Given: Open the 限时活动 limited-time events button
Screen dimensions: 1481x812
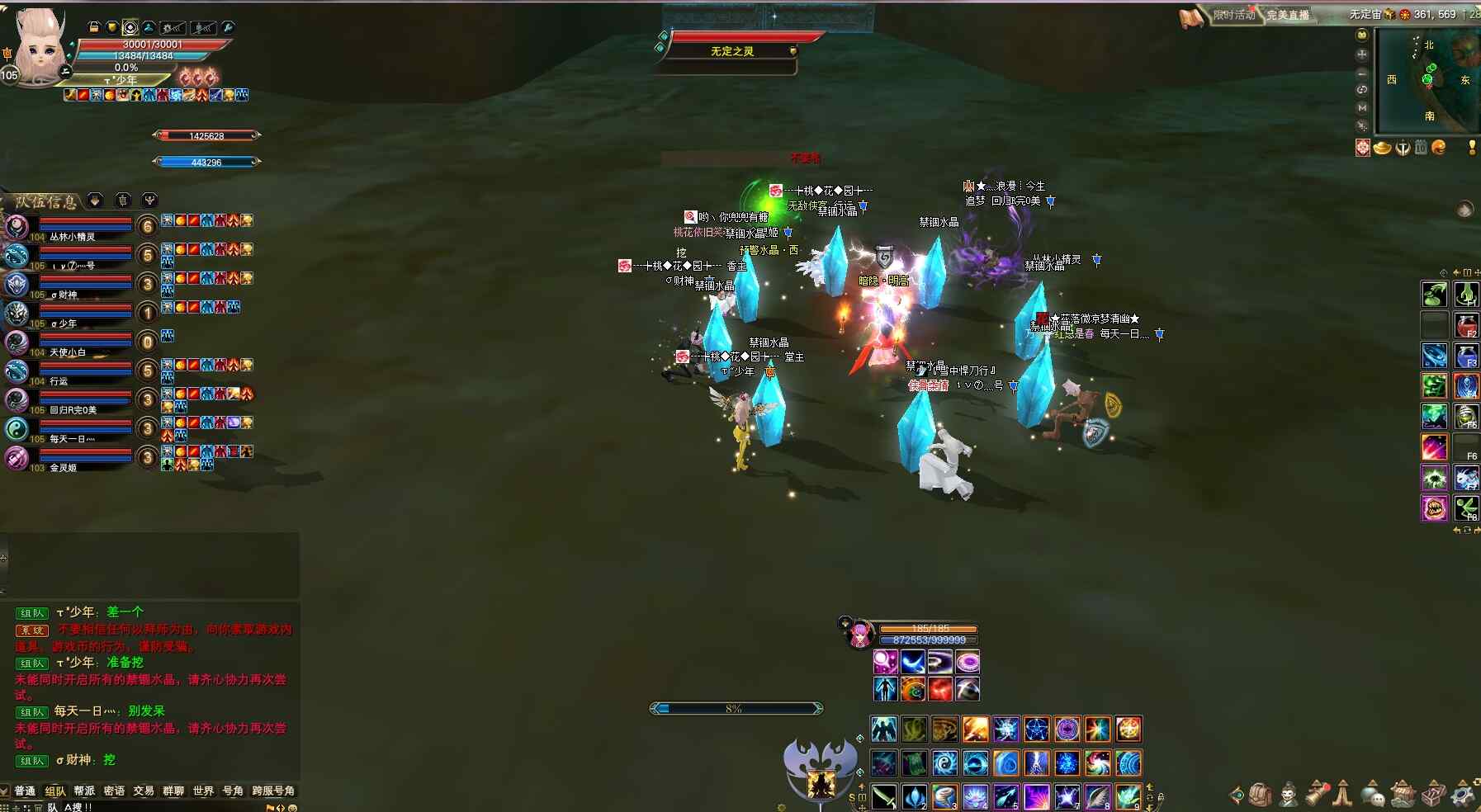Looking at the screenshot, I should pyautogui.click(x=1234, y=15).
